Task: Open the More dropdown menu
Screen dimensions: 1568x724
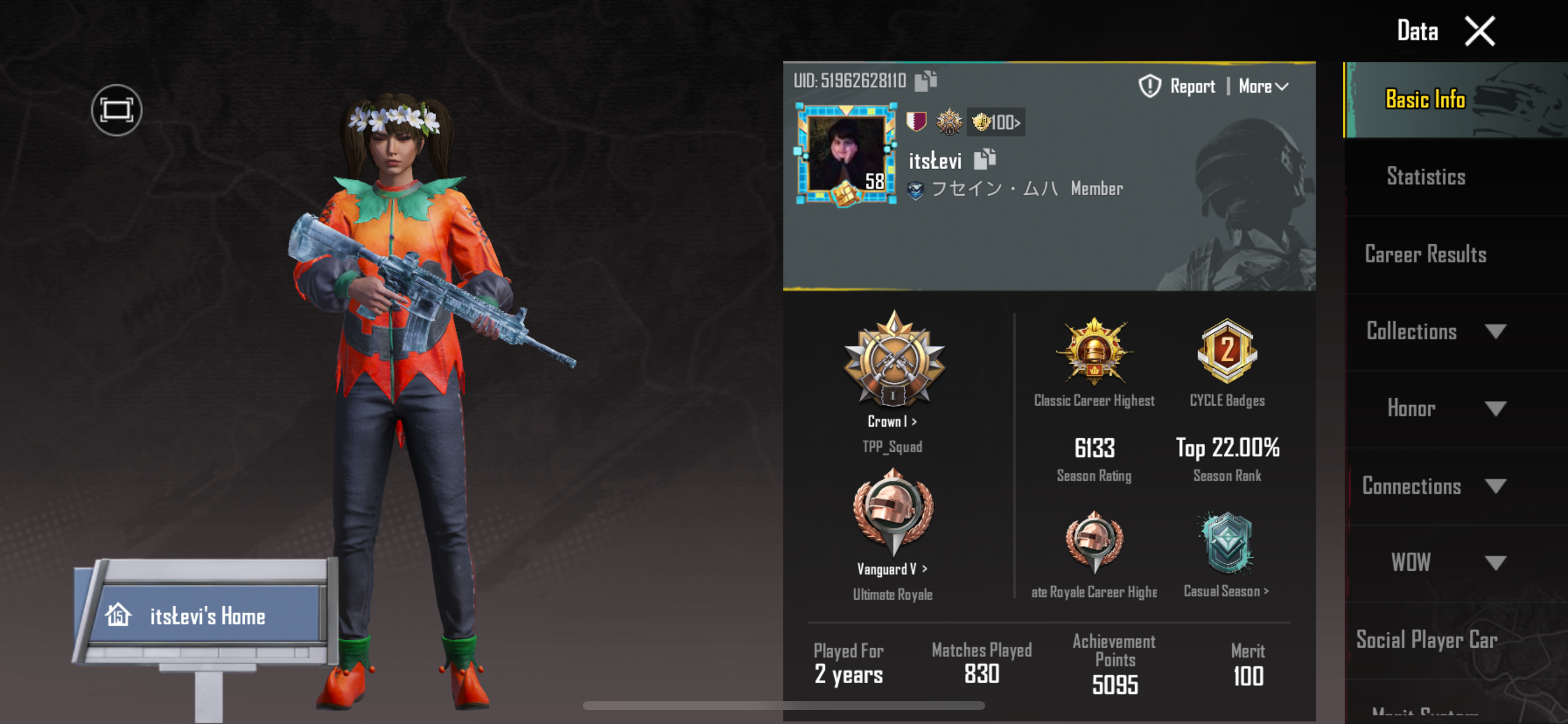Action: point(1263,86)
